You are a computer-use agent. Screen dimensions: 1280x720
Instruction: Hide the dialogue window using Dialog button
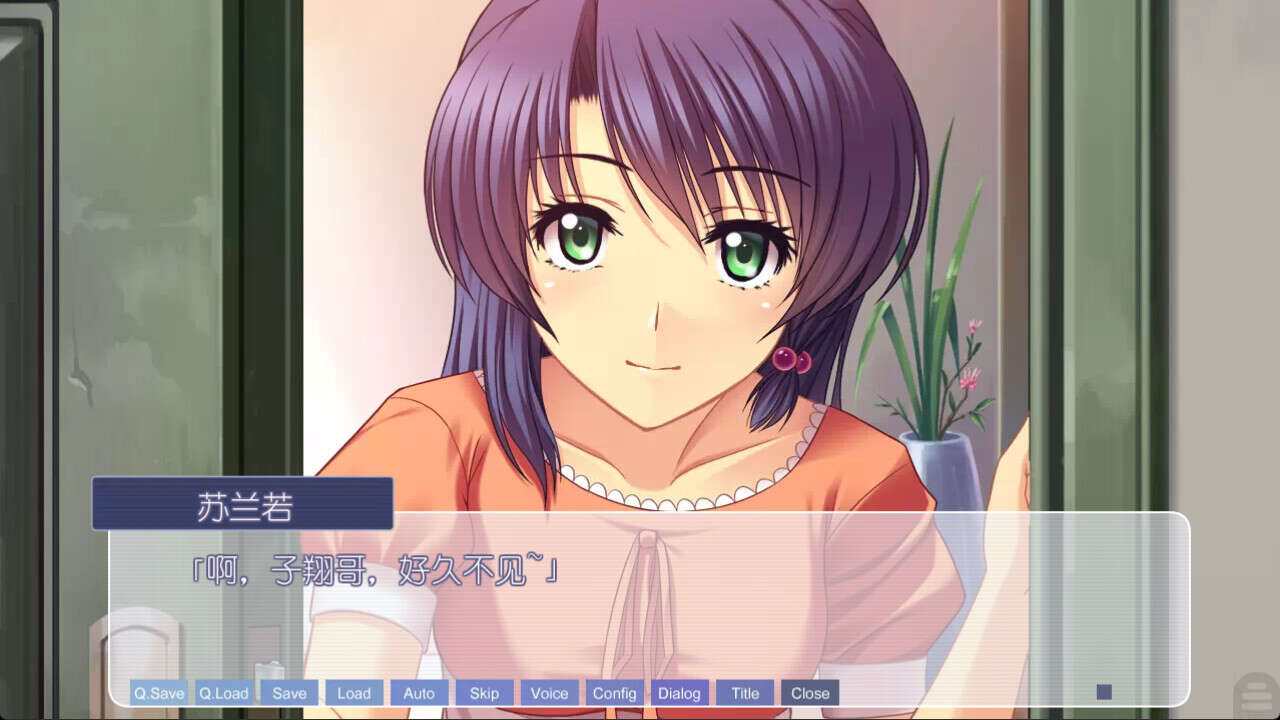tap(679, 692)
